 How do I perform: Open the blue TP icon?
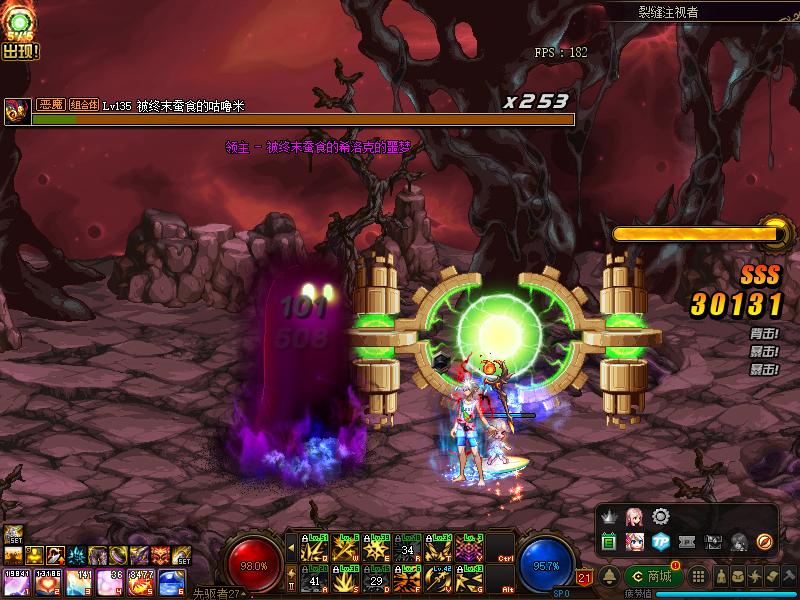point(660,542)
